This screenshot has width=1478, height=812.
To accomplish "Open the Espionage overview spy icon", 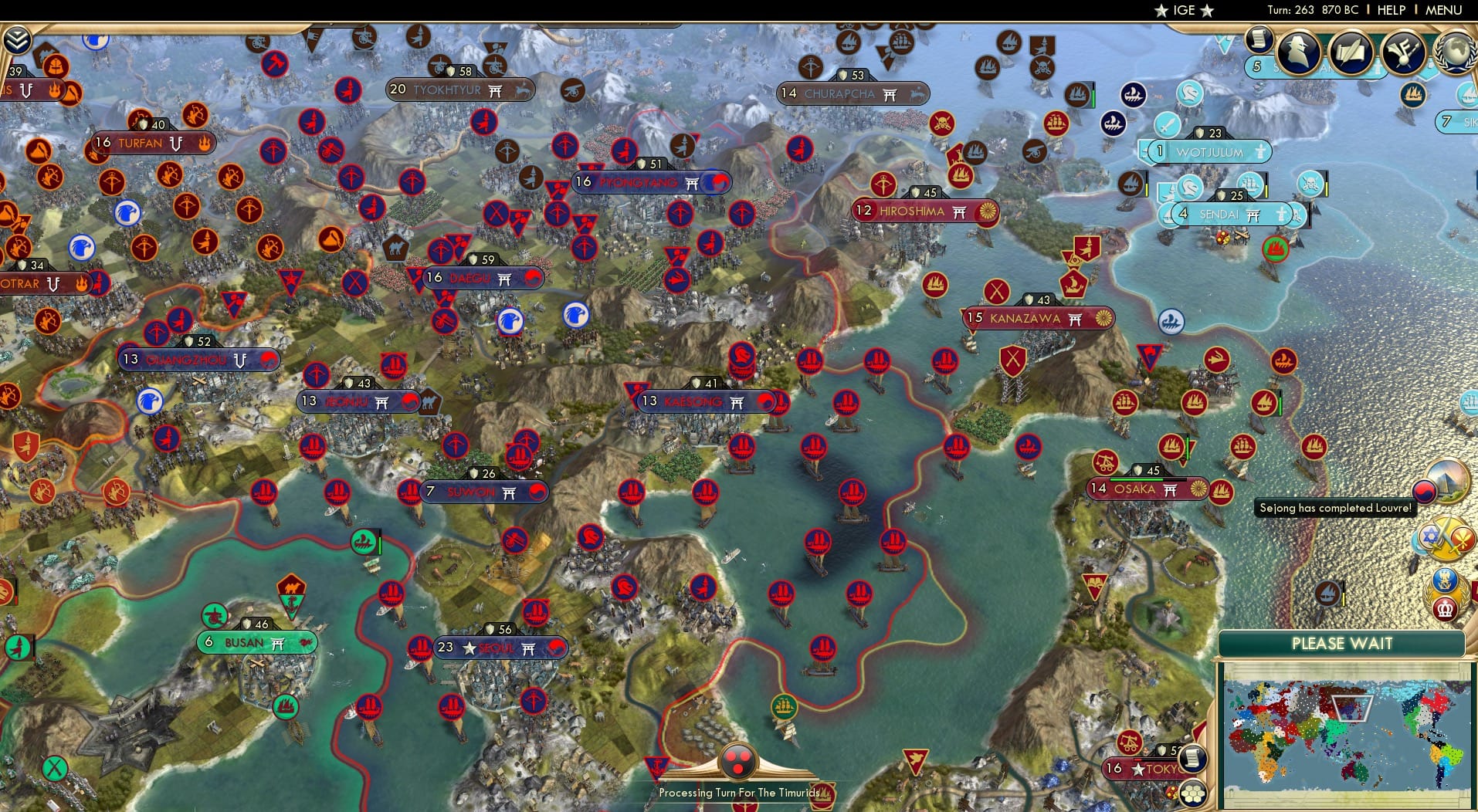I will (1298, 54).
